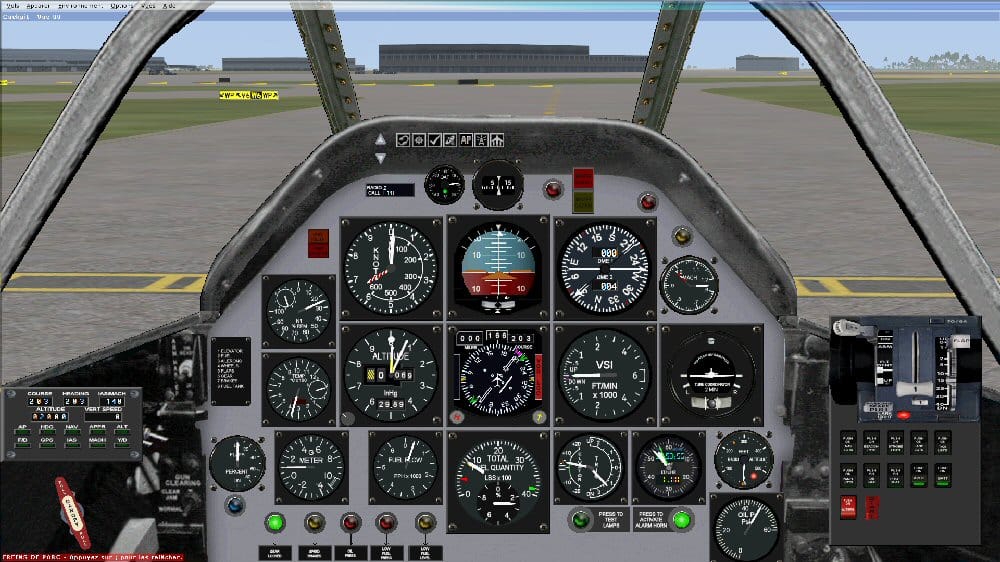
Task: Click the checkmark checklist panel icon
Action: click(x=435, y=140)
